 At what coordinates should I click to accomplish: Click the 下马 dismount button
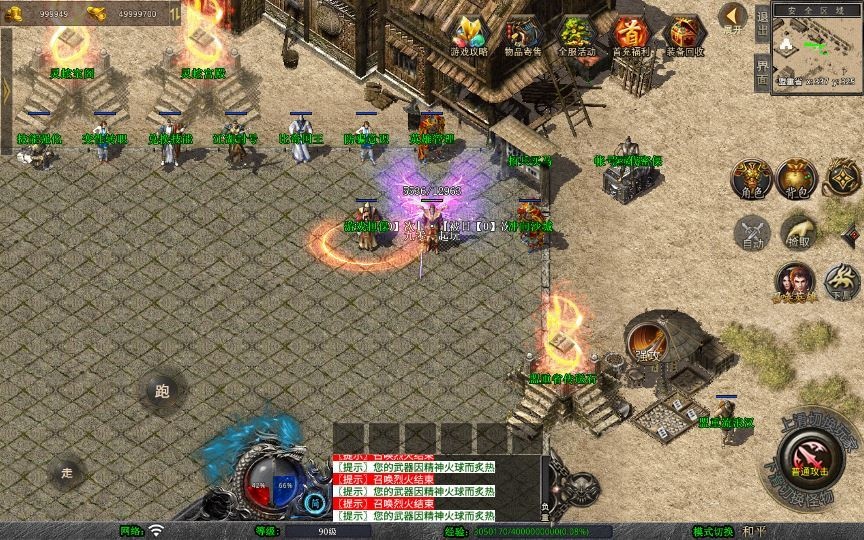842,283
